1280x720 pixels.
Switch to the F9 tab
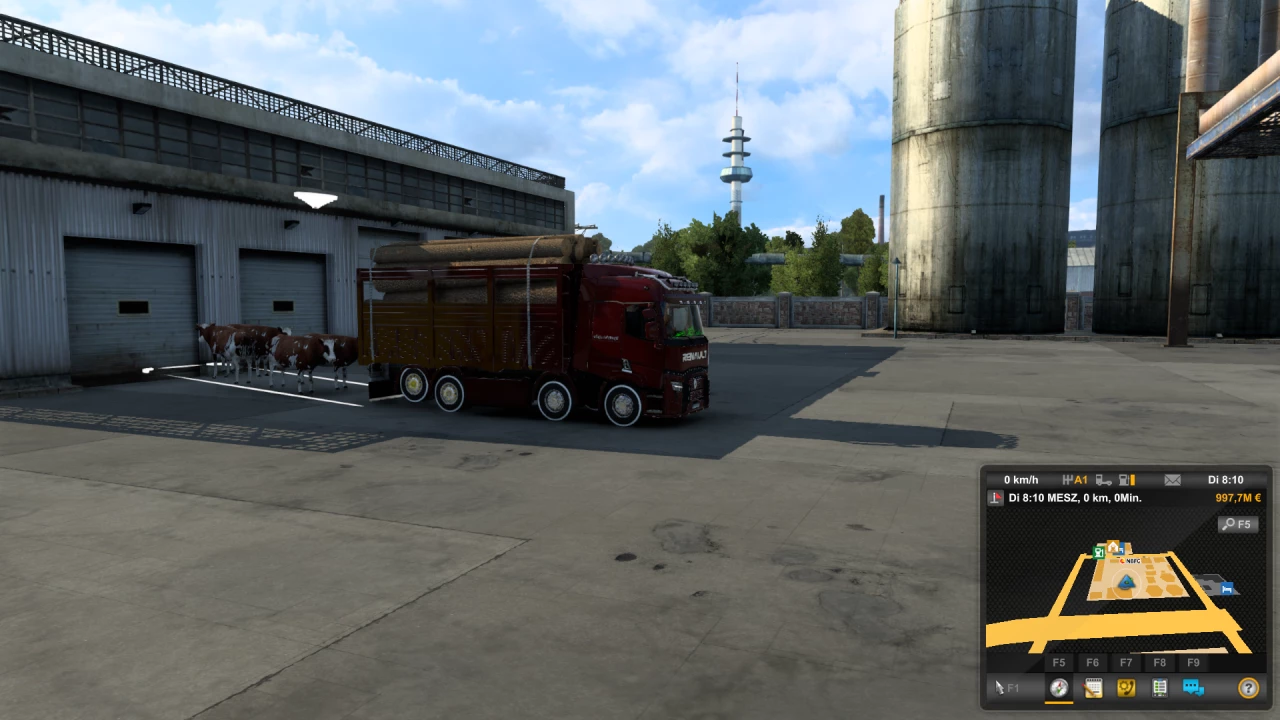point(1194,663)
